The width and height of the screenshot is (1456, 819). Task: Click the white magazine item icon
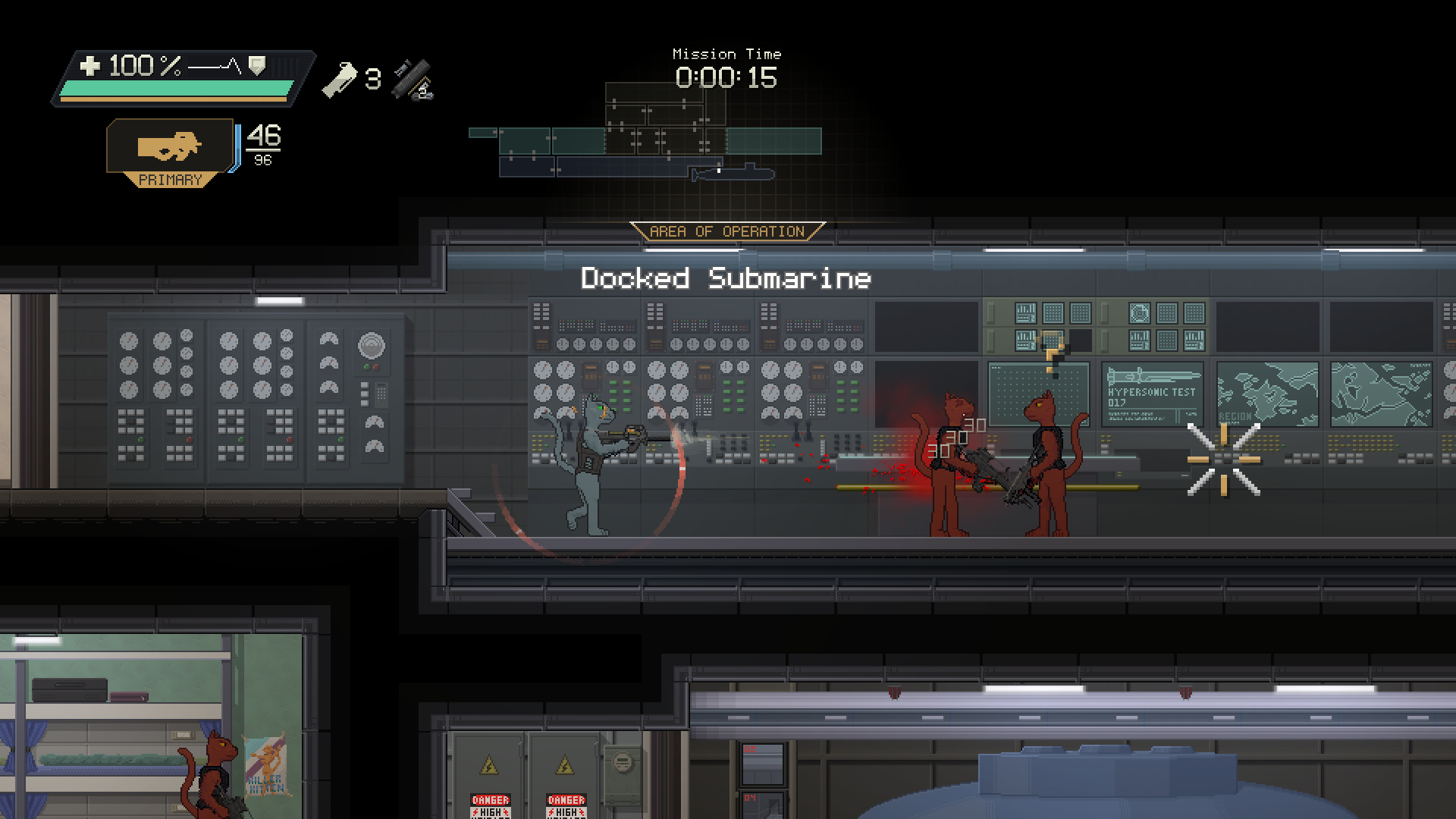[339, 79]
